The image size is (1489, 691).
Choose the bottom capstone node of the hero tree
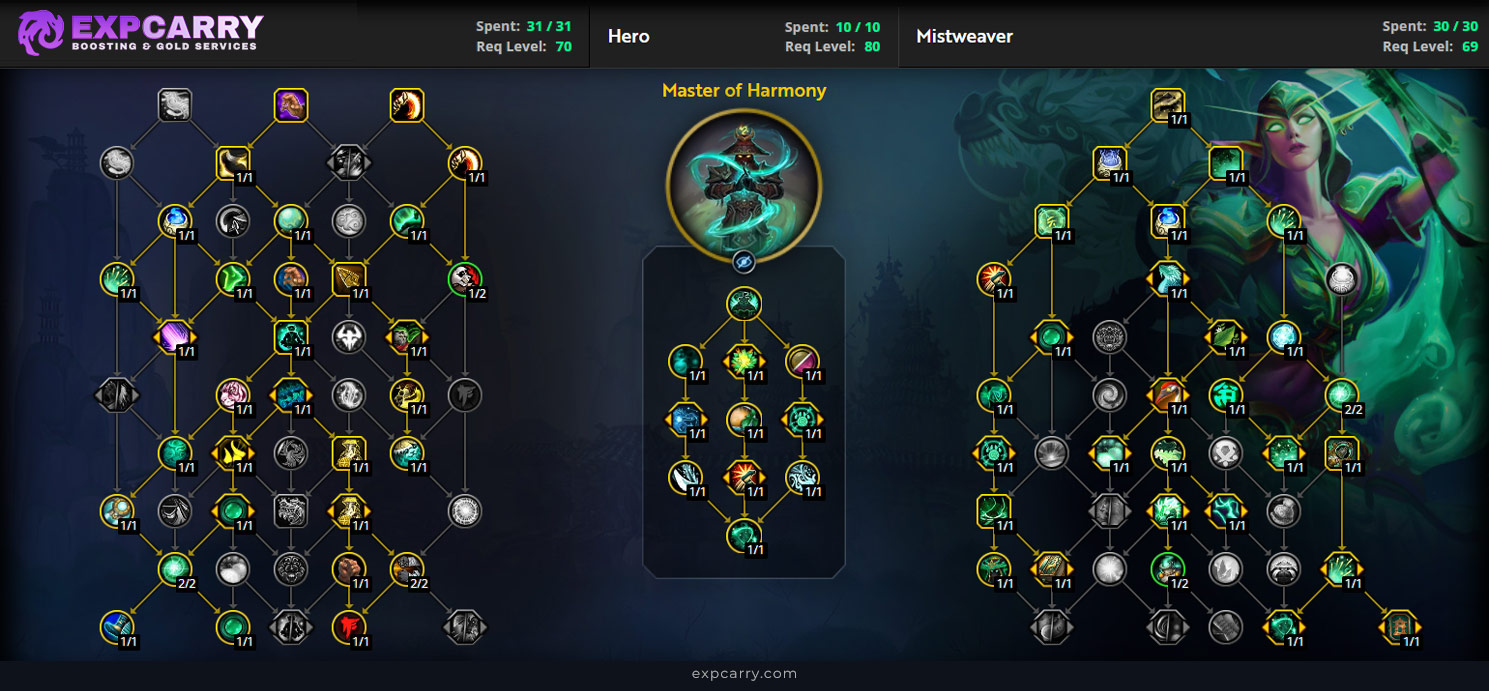pyautogui.click(x=743, y=536)
